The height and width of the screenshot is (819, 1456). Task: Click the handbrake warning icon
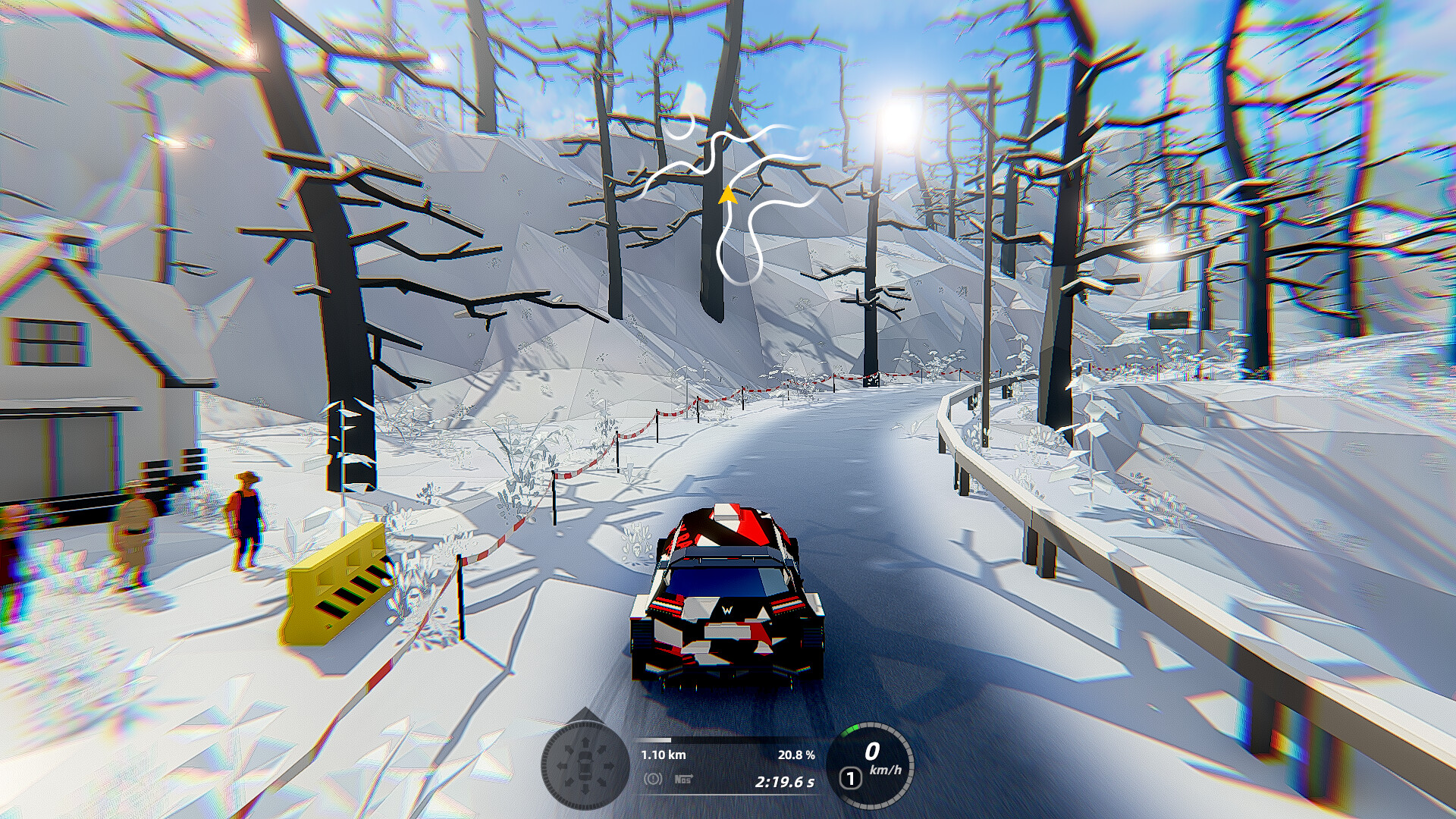pos(652,779)
